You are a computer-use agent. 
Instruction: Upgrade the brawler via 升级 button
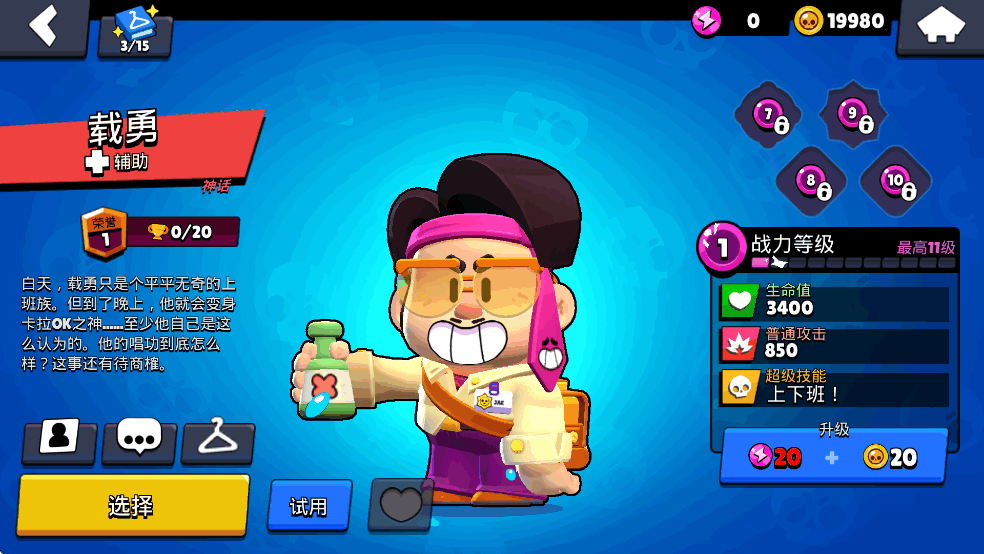coord(833,456)
